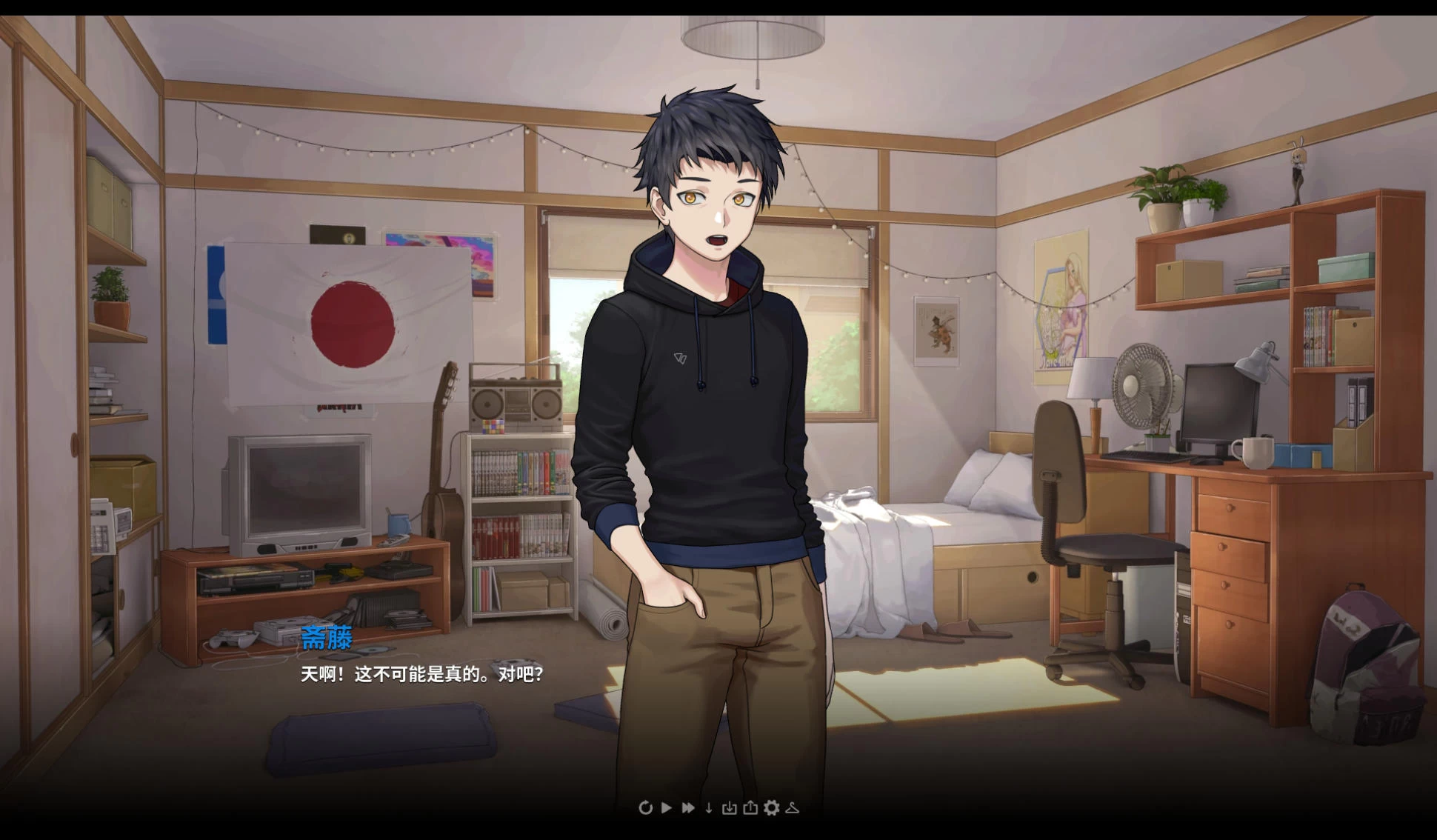This screenshot has height=840, width=1437.
Task: Activate skip mode with the fast-forward icon
Action: (688, 808)
